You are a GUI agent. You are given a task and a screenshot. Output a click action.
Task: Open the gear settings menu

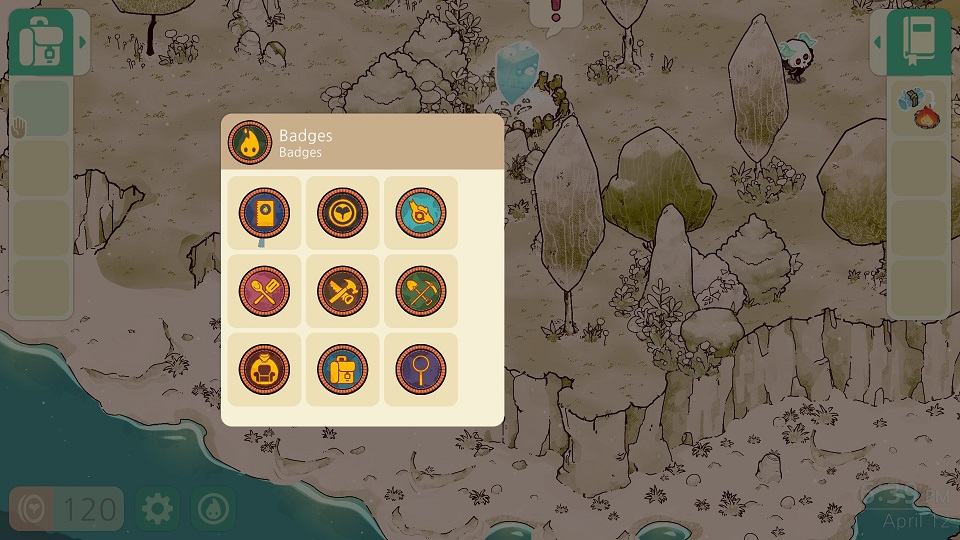tap(157, 509)
